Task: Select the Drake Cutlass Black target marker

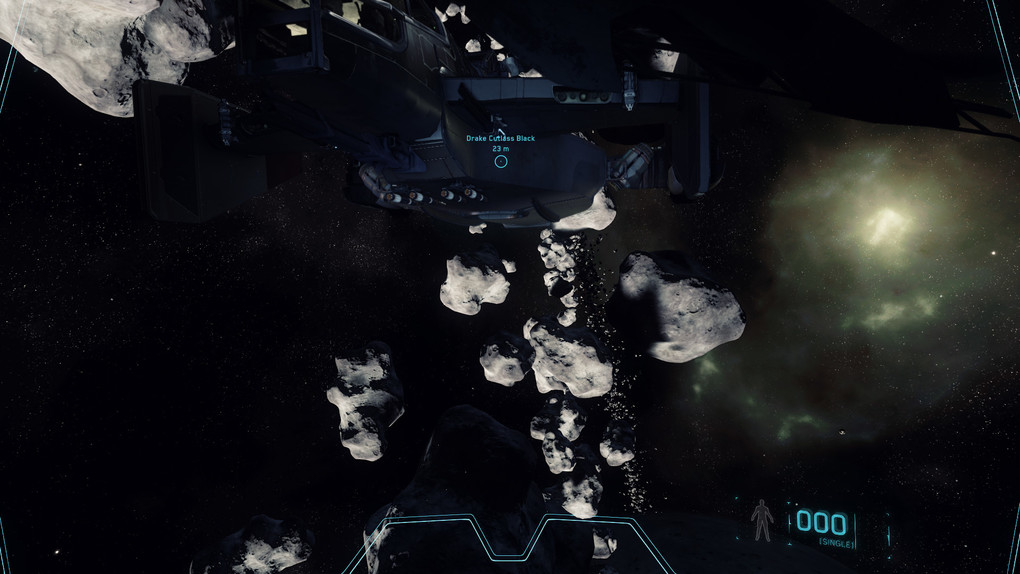Action: click(501, 160)
